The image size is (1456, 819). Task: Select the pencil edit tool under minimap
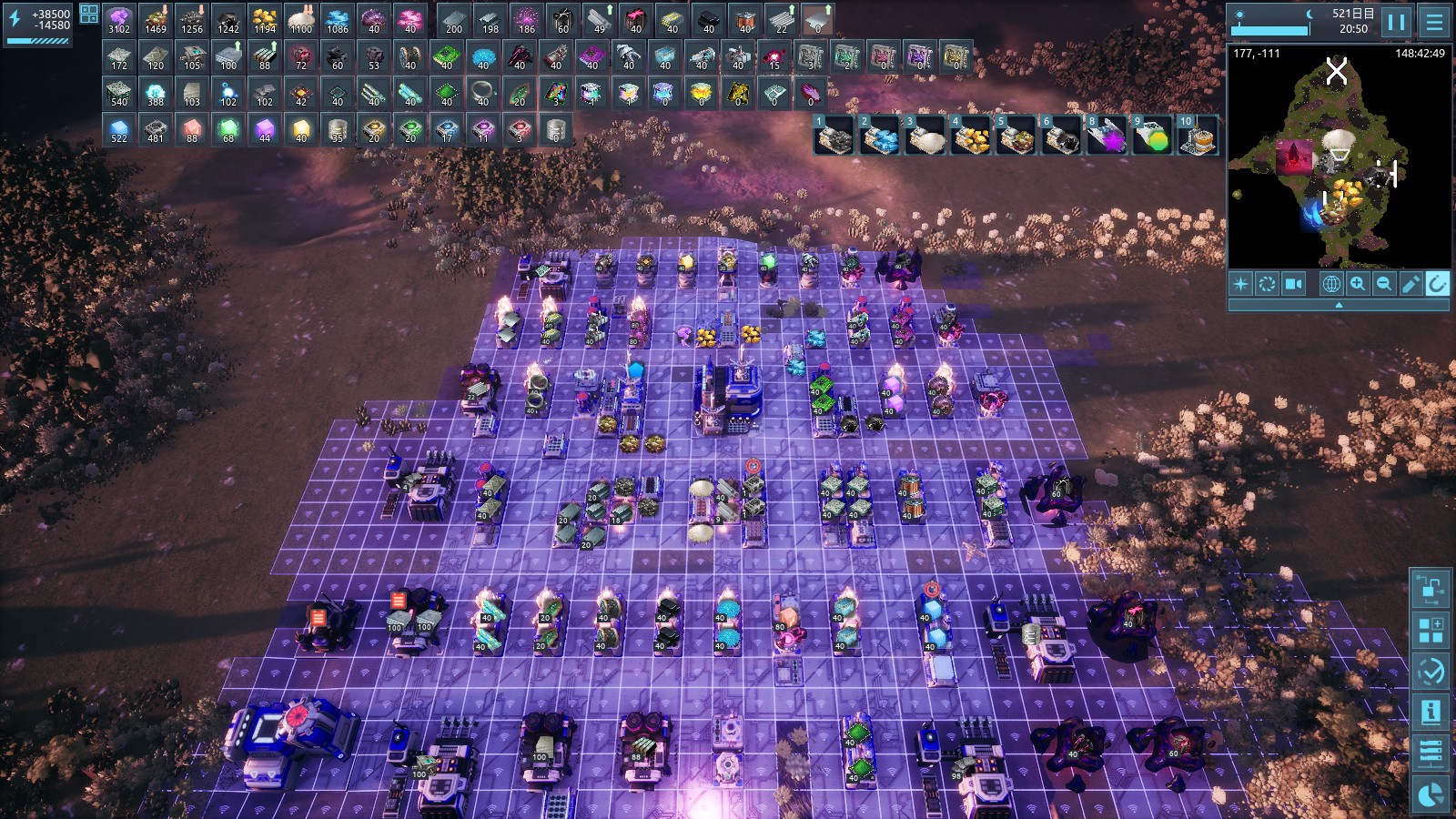[1410, 284]
